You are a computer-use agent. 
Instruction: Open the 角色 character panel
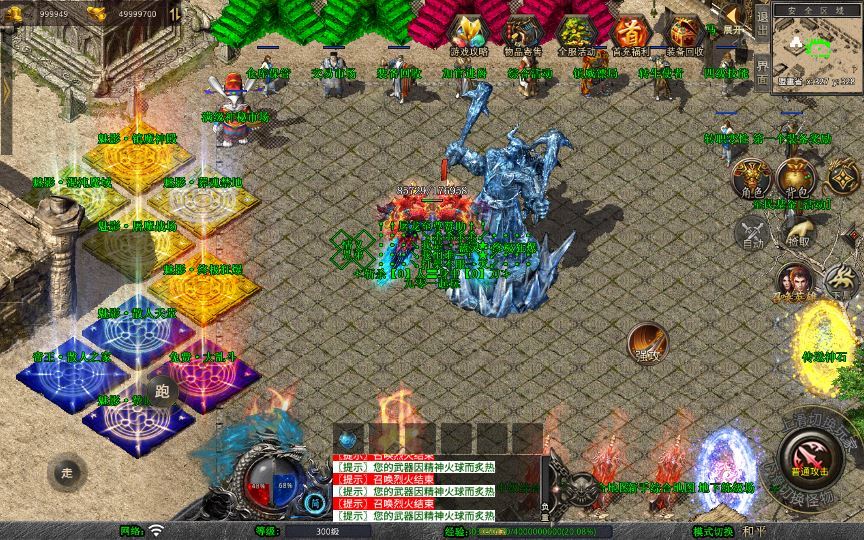coord(751,180)
